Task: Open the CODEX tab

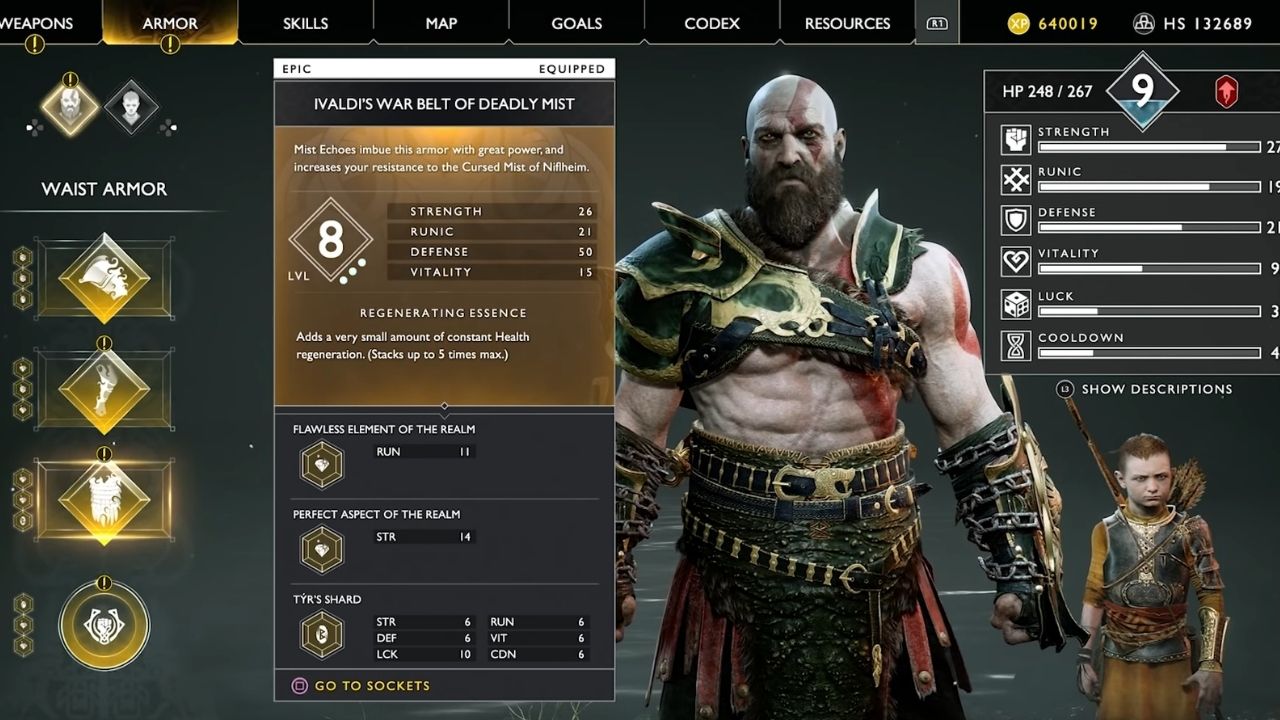Action: coord(710,22)
